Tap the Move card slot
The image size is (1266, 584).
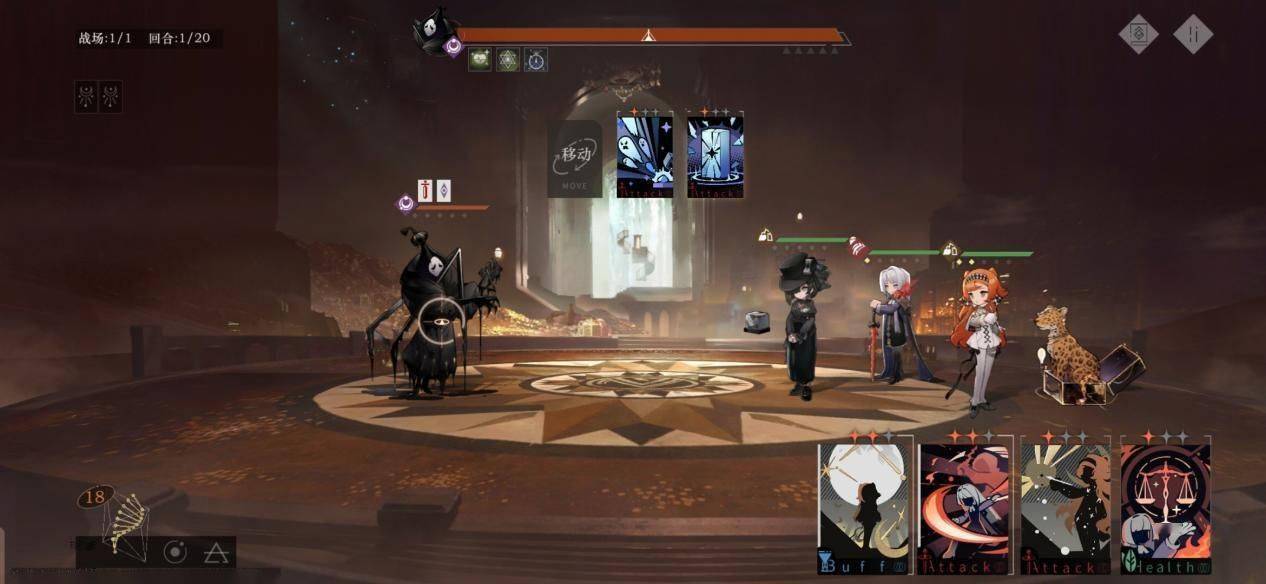[x=575, y=158]
